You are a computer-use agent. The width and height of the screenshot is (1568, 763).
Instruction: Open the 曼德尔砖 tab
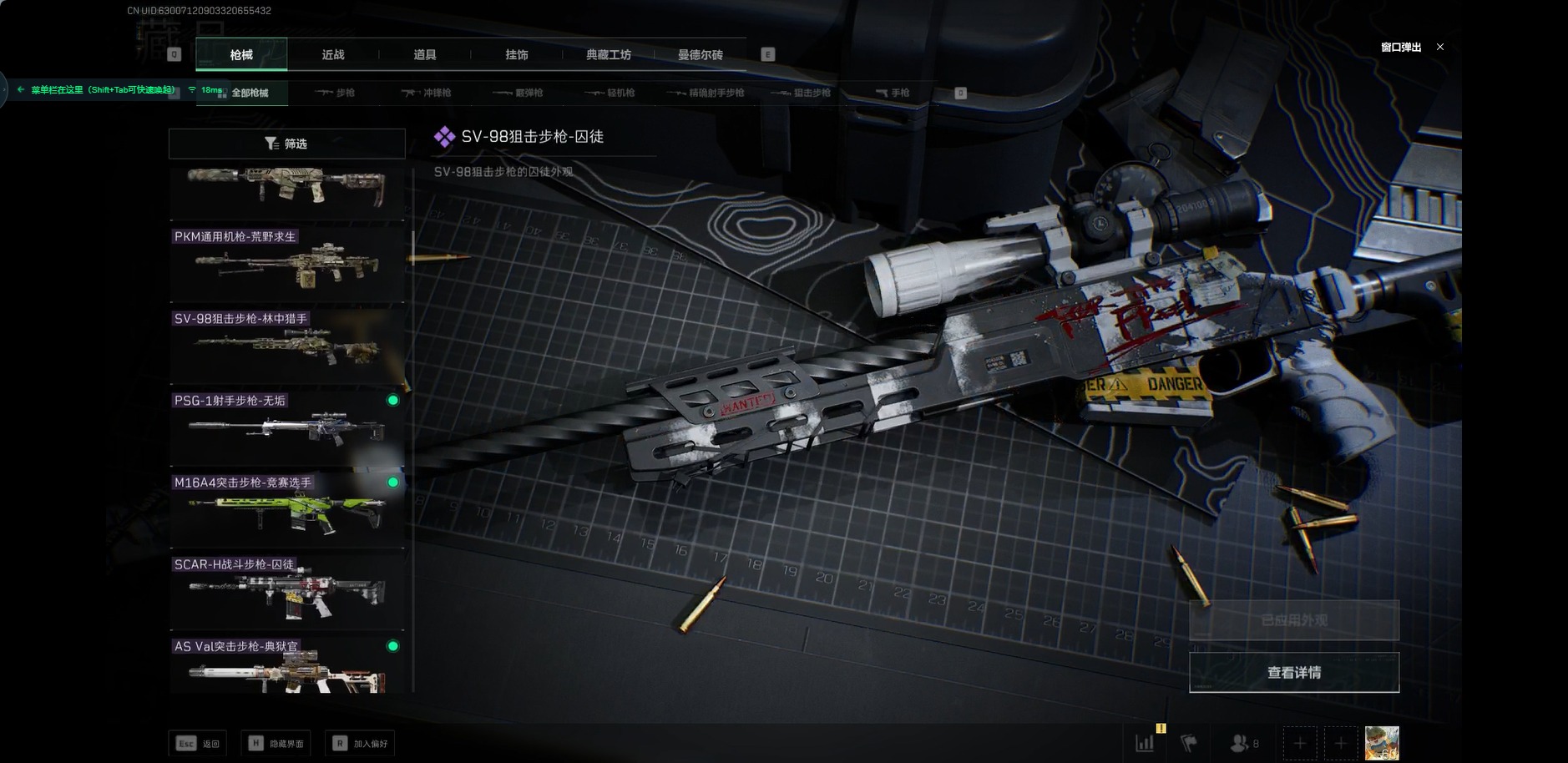point(700,55)
